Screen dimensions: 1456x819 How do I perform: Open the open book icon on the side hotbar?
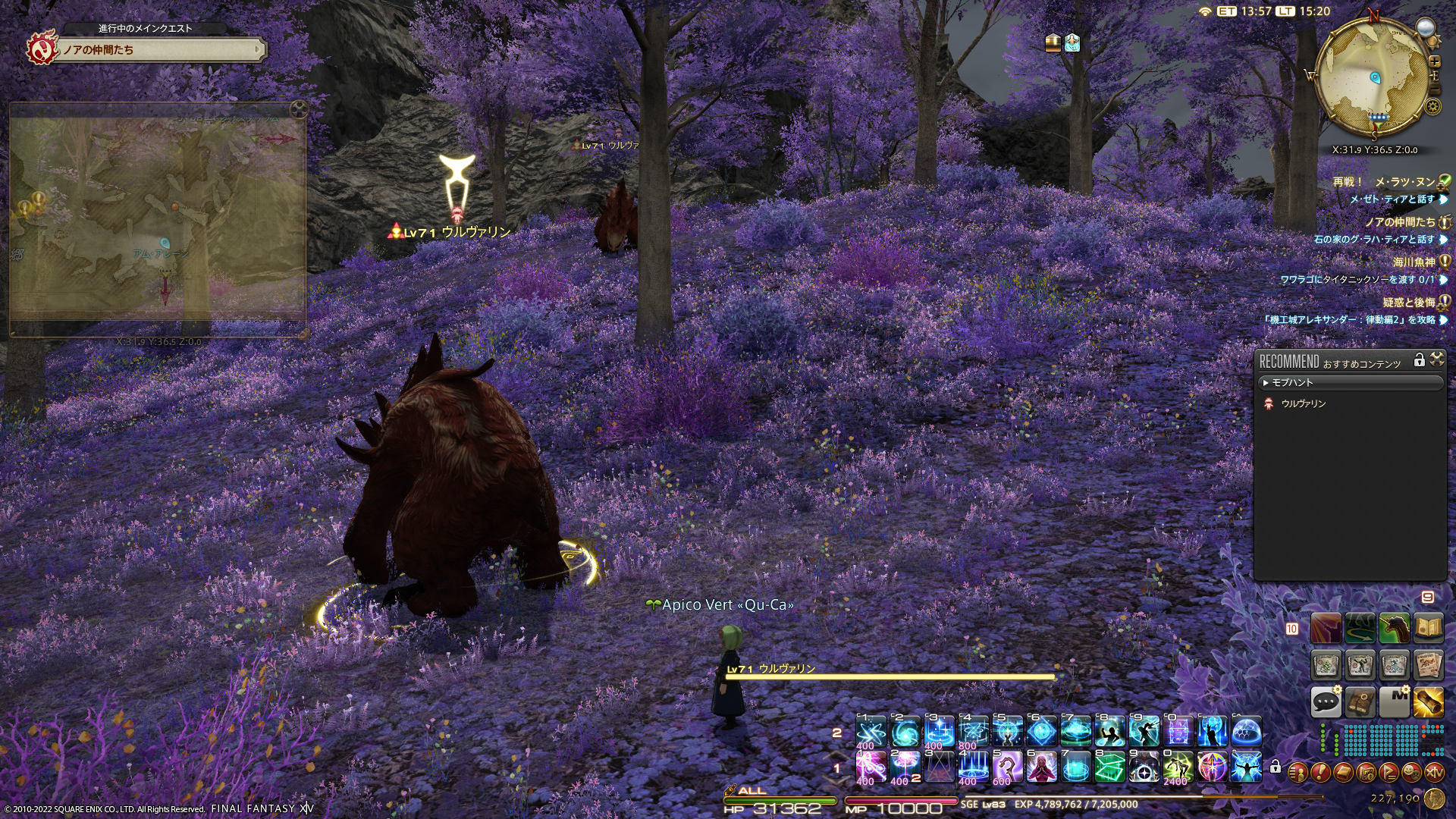tap(1428, 629)
